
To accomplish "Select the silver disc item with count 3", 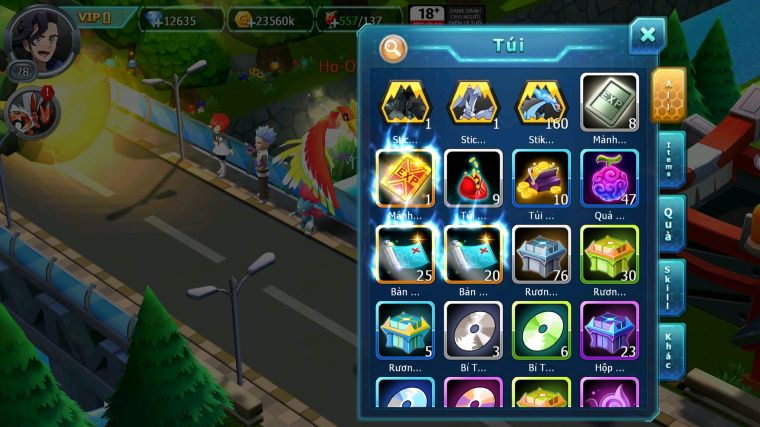I will pos(473,329).
